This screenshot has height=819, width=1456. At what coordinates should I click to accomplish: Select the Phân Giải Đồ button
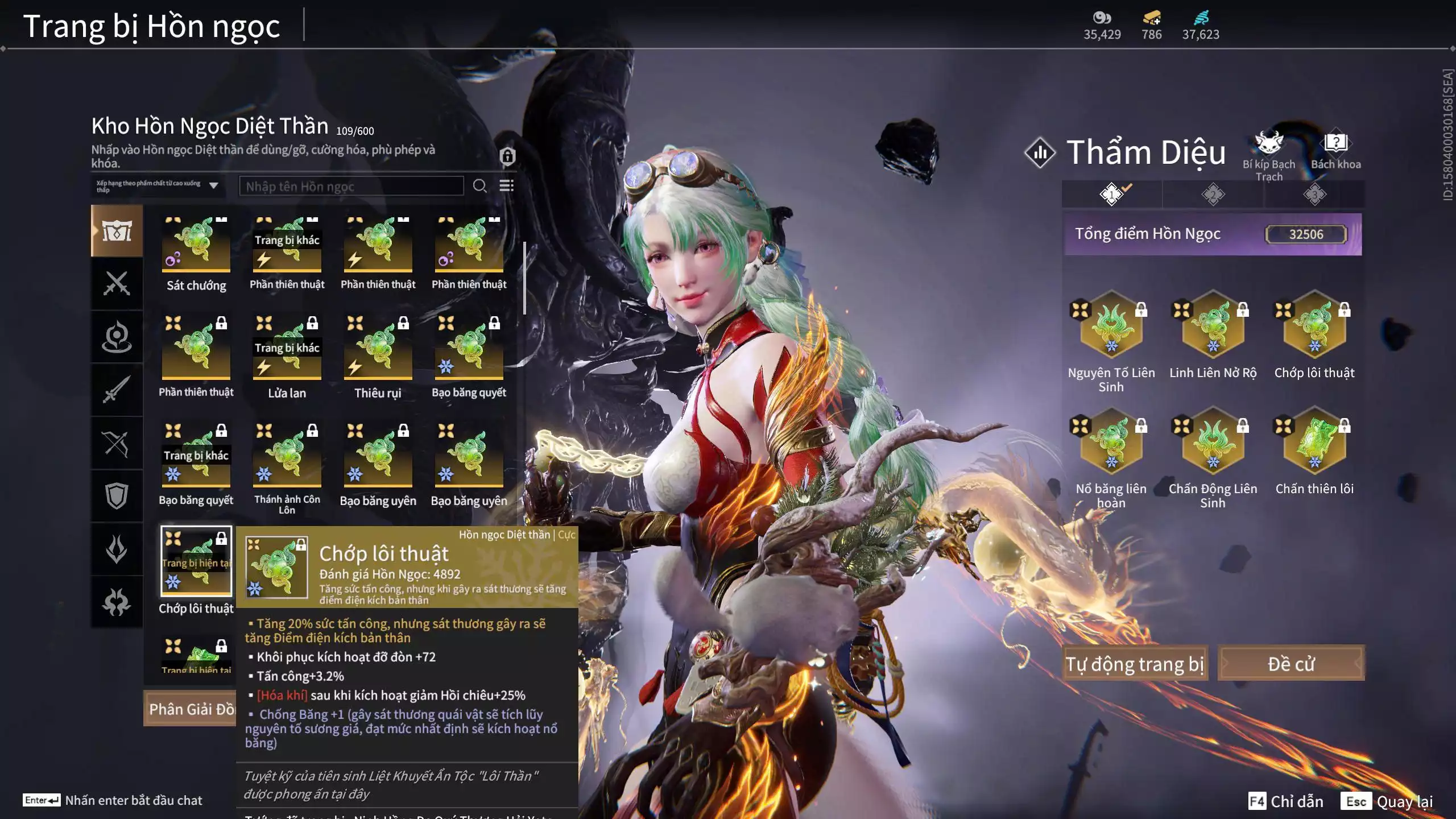(191, 709)
